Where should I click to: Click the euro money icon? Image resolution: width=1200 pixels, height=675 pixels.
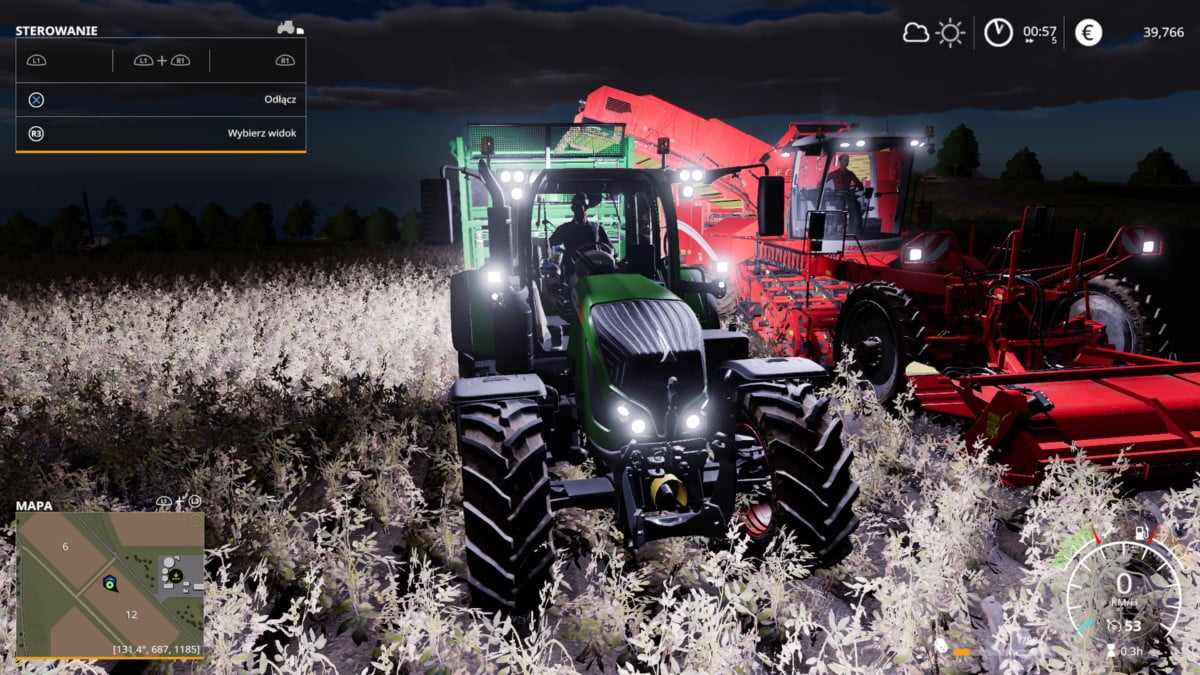[1088, 32]
